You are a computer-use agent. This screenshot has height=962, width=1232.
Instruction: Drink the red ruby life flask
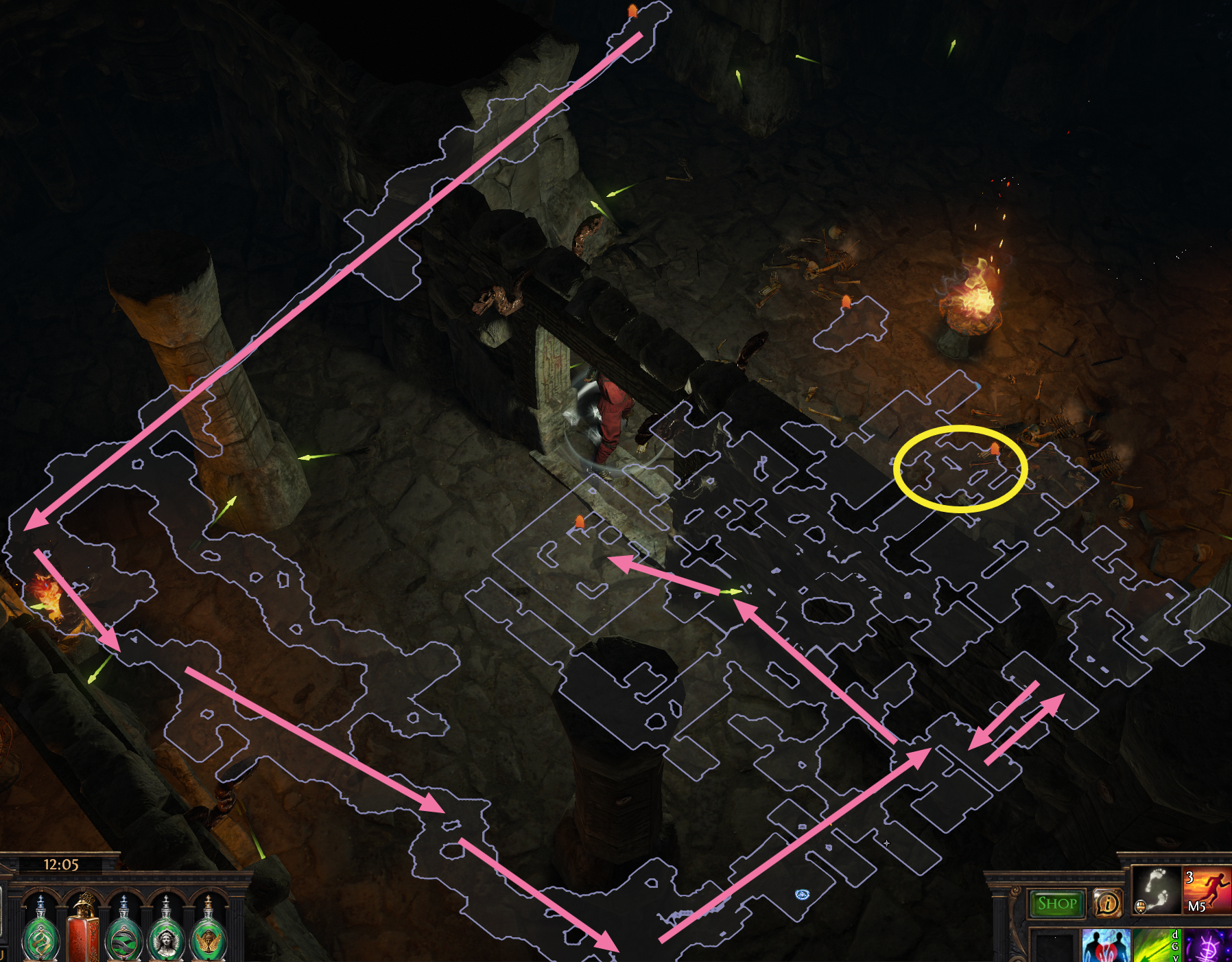click(80, 939)
